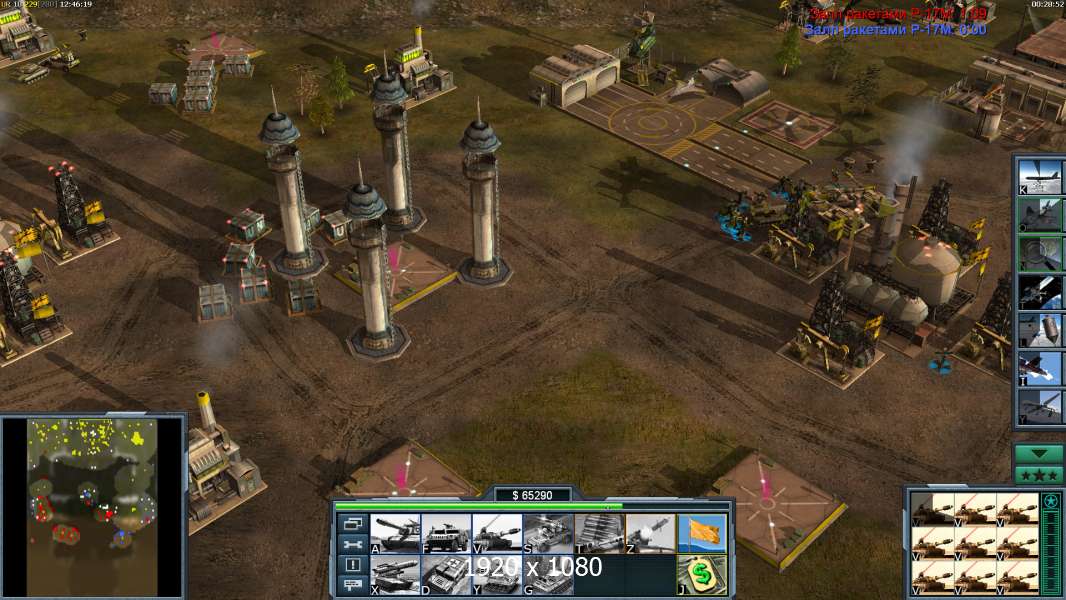Select the tank build icon marked V
Screen dimensions: 1066x600
coord(497,533)
